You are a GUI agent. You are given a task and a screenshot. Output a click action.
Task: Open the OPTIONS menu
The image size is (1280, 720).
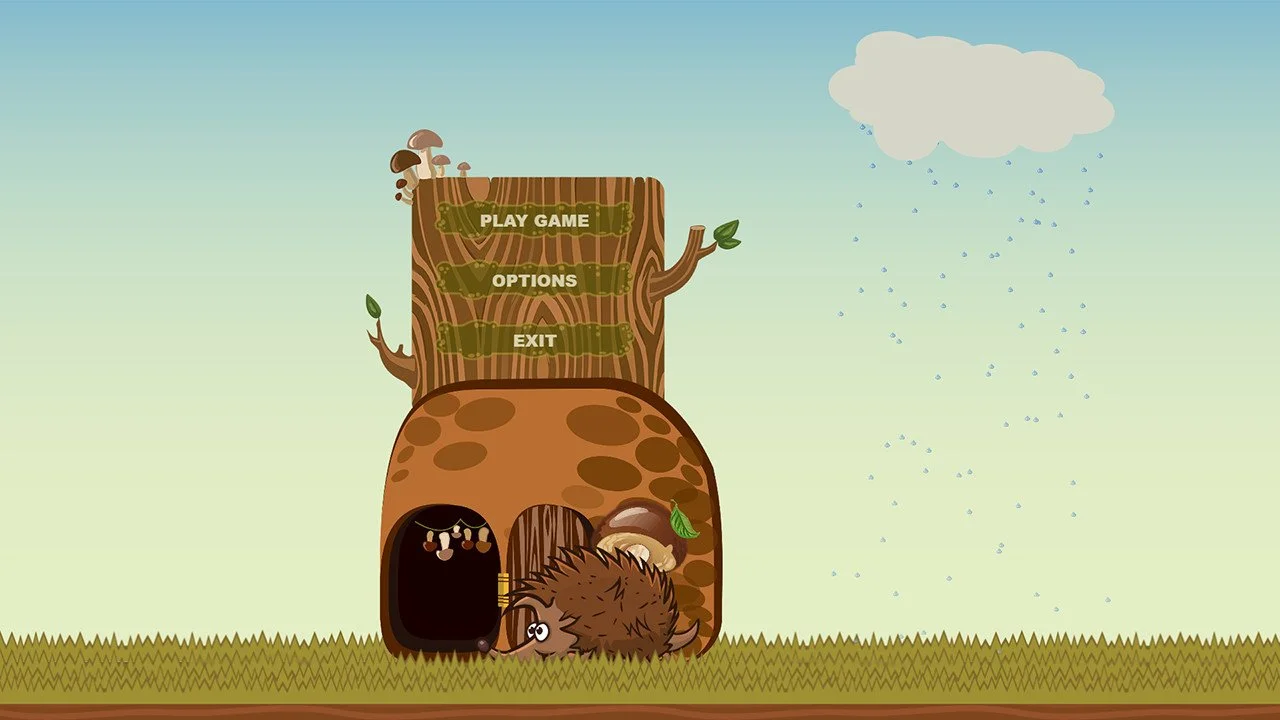point(535,281)
